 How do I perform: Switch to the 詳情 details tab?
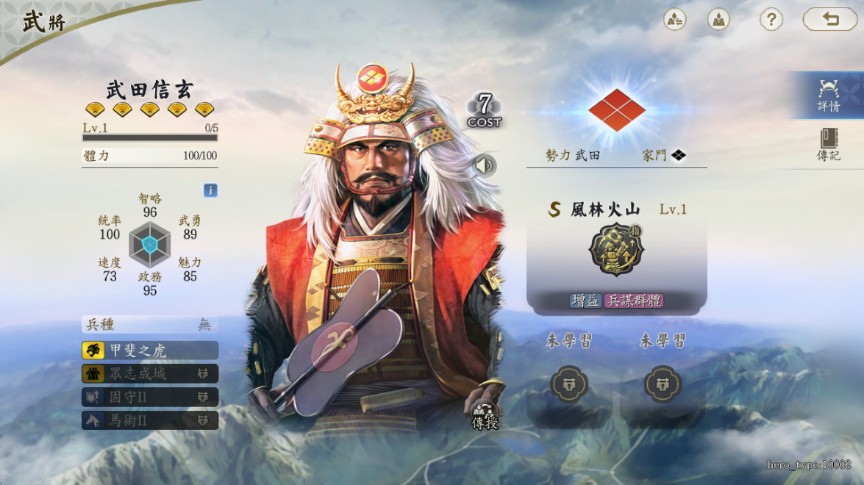pos(827,94)
